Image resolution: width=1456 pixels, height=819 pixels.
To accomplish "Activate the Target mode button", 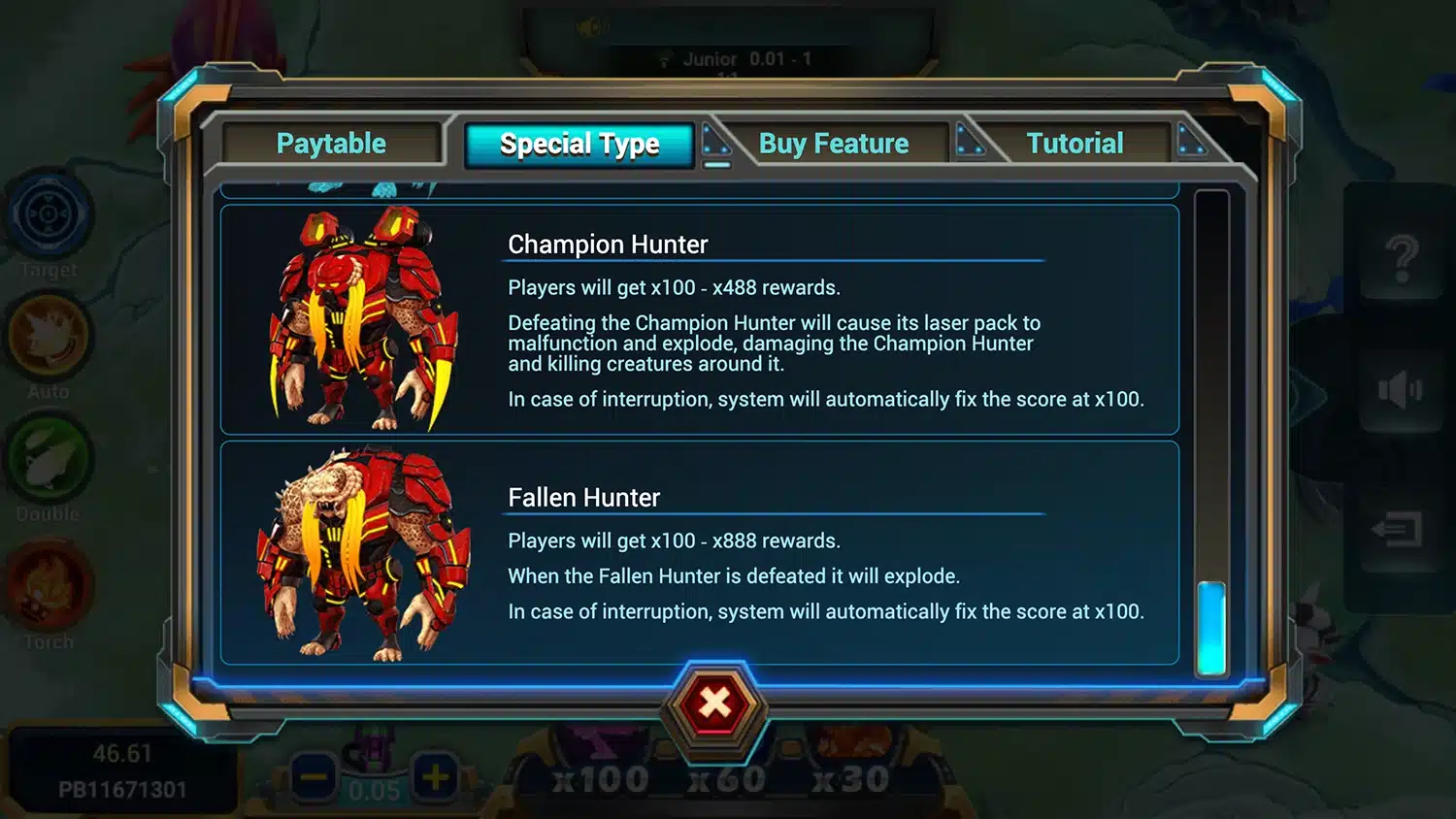I will click(49, 215).
